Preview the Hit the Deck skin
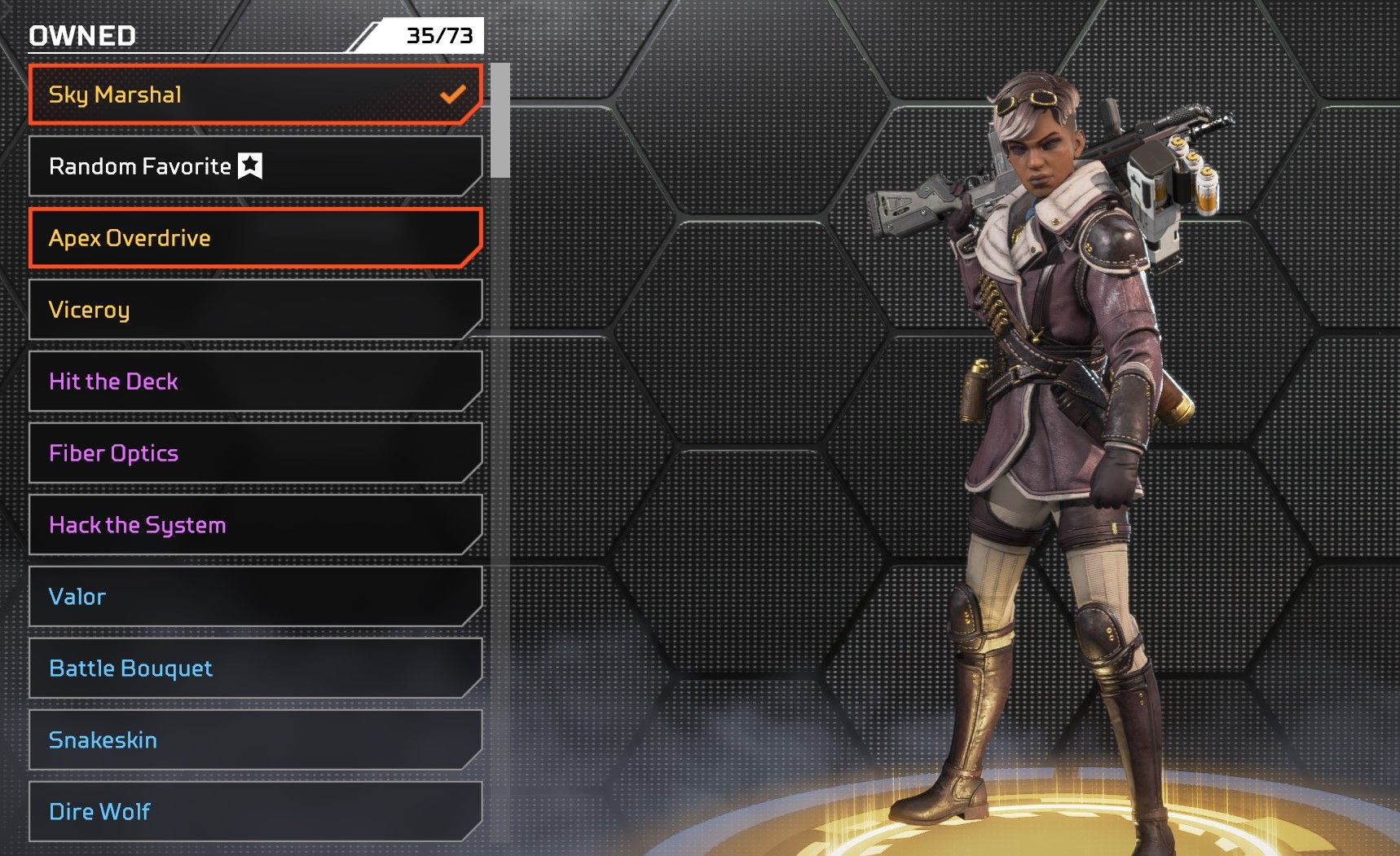Viewport: 1400px width, 856px height. [x=254, y=382]
